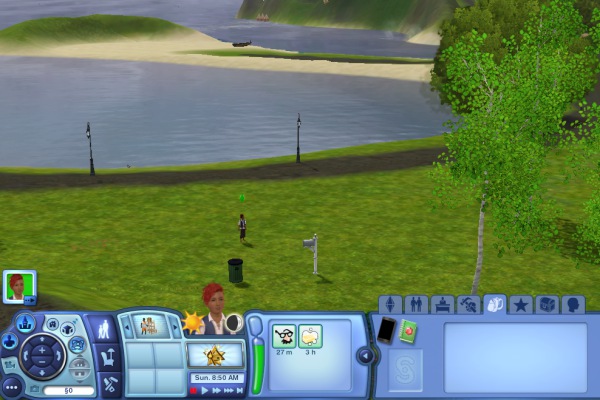Open the Career tab with desk icon
The width and height of the screenshot is (600, 400).
pos(443,305)
